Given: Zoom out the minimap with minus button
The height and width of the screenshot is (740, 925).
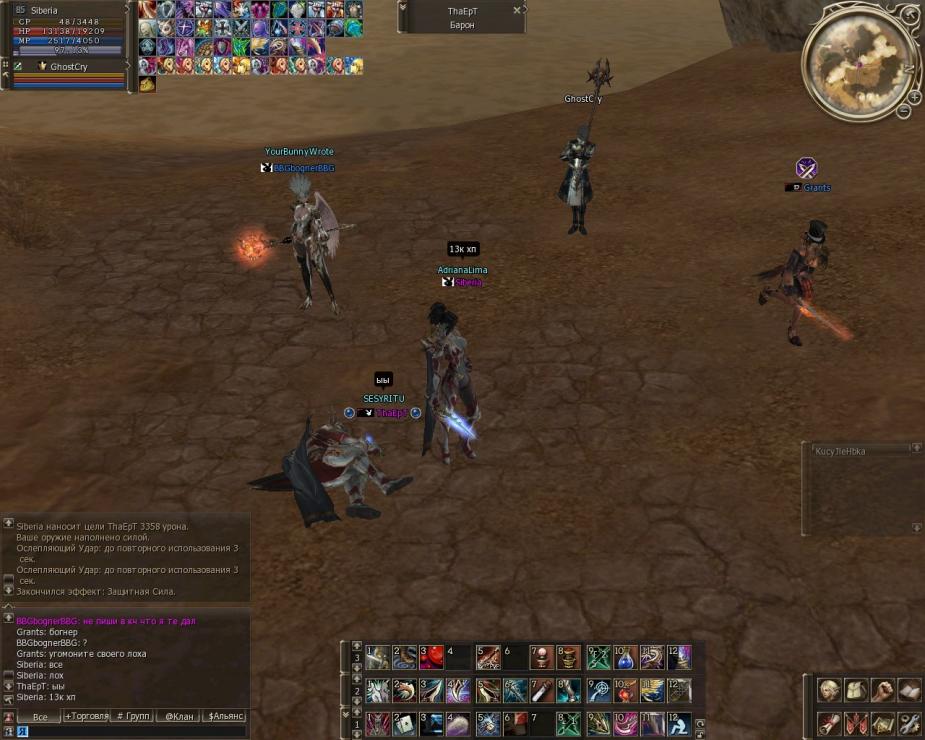Looking at the screenshot, I should pos(904,112).
